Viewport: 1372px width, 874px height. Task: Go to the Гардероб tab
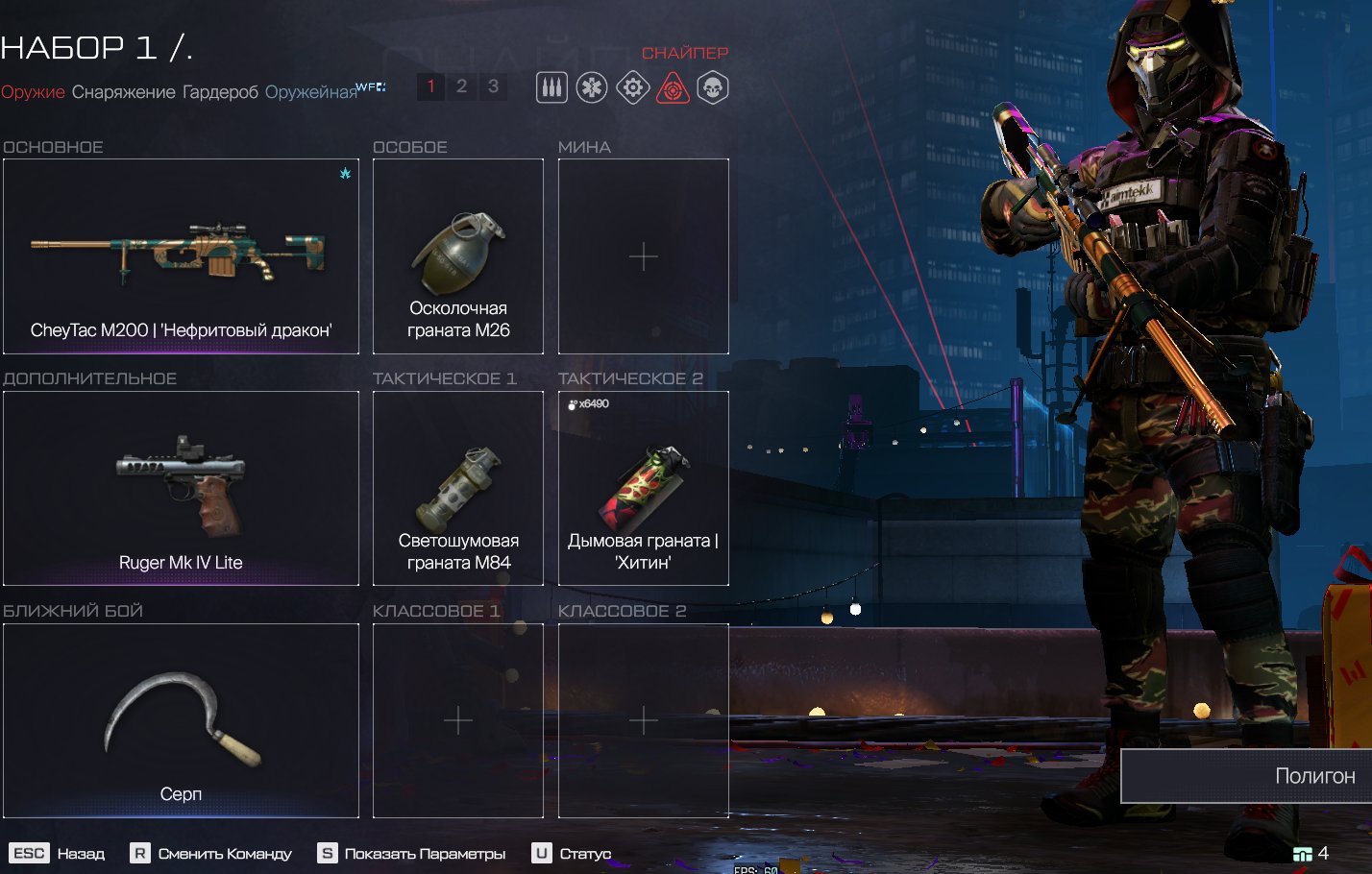[x=220, y=92]
